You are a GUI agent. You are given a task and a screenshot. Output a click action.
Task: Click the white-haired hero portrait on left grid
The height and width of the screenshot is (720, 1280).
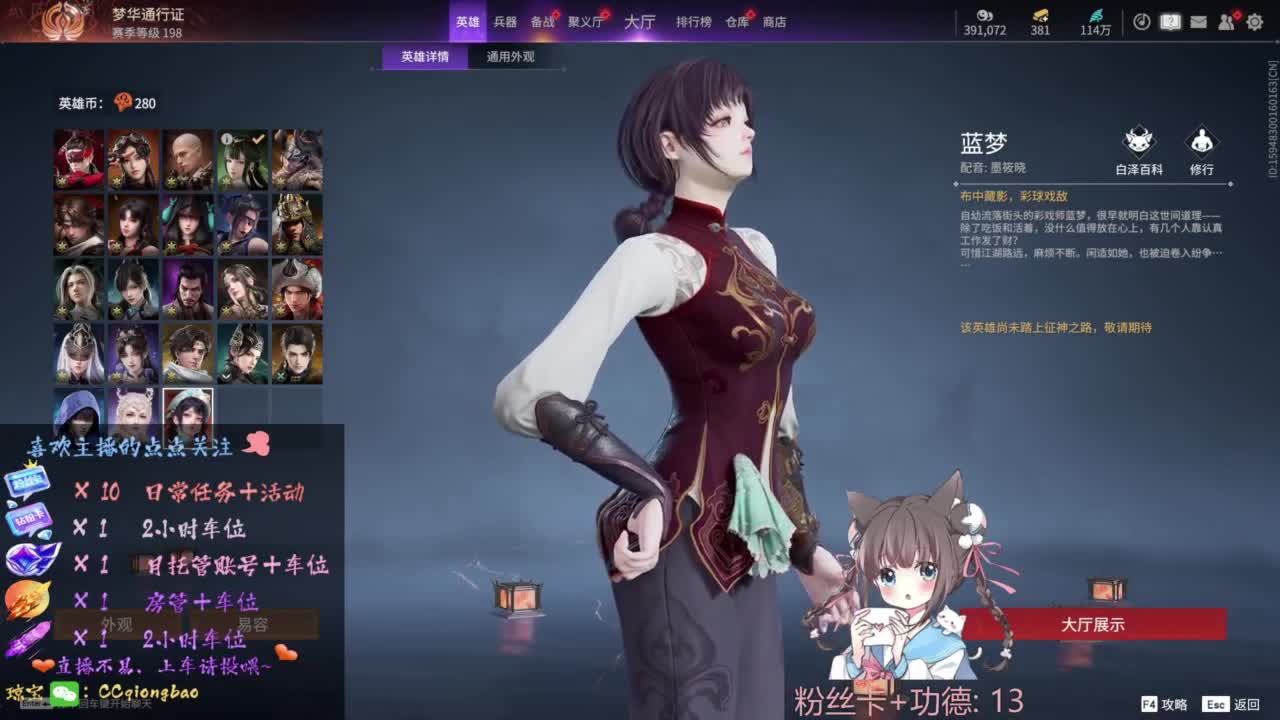[77, 290]
